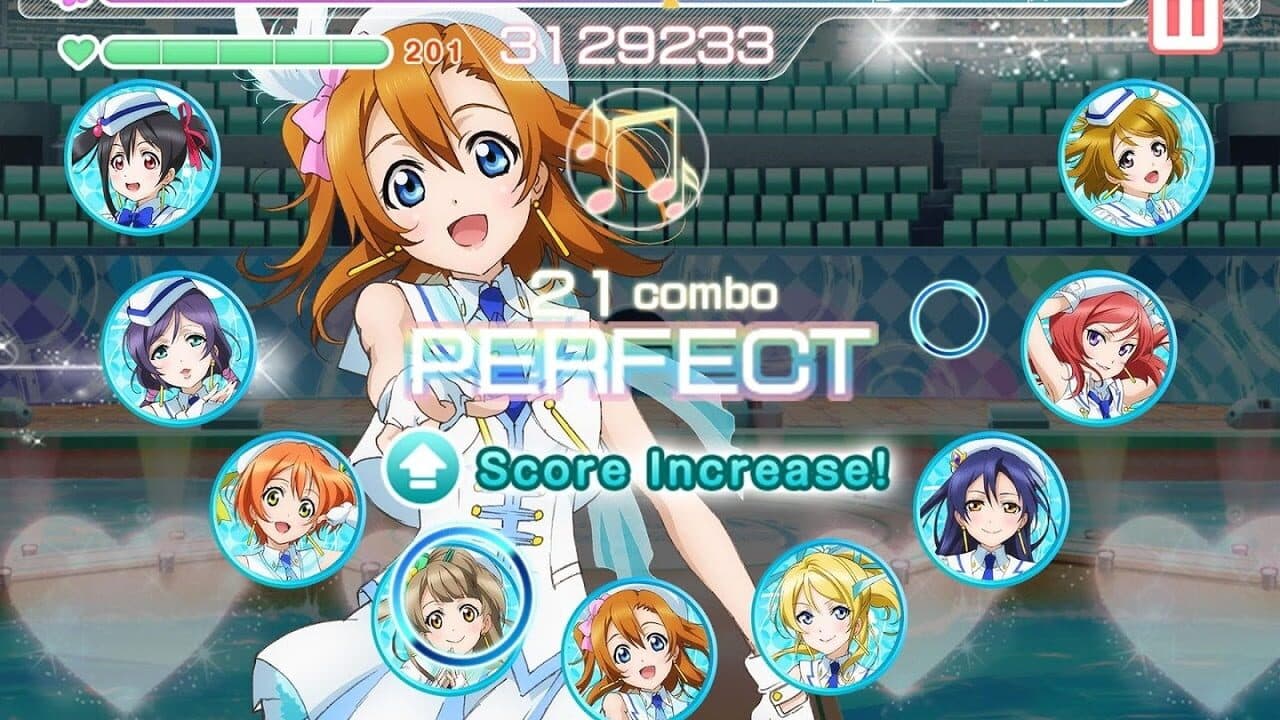1280x720 pixels.
Task: Tap Umi's blue-haired note icon
Action: (x=987, y=513)
